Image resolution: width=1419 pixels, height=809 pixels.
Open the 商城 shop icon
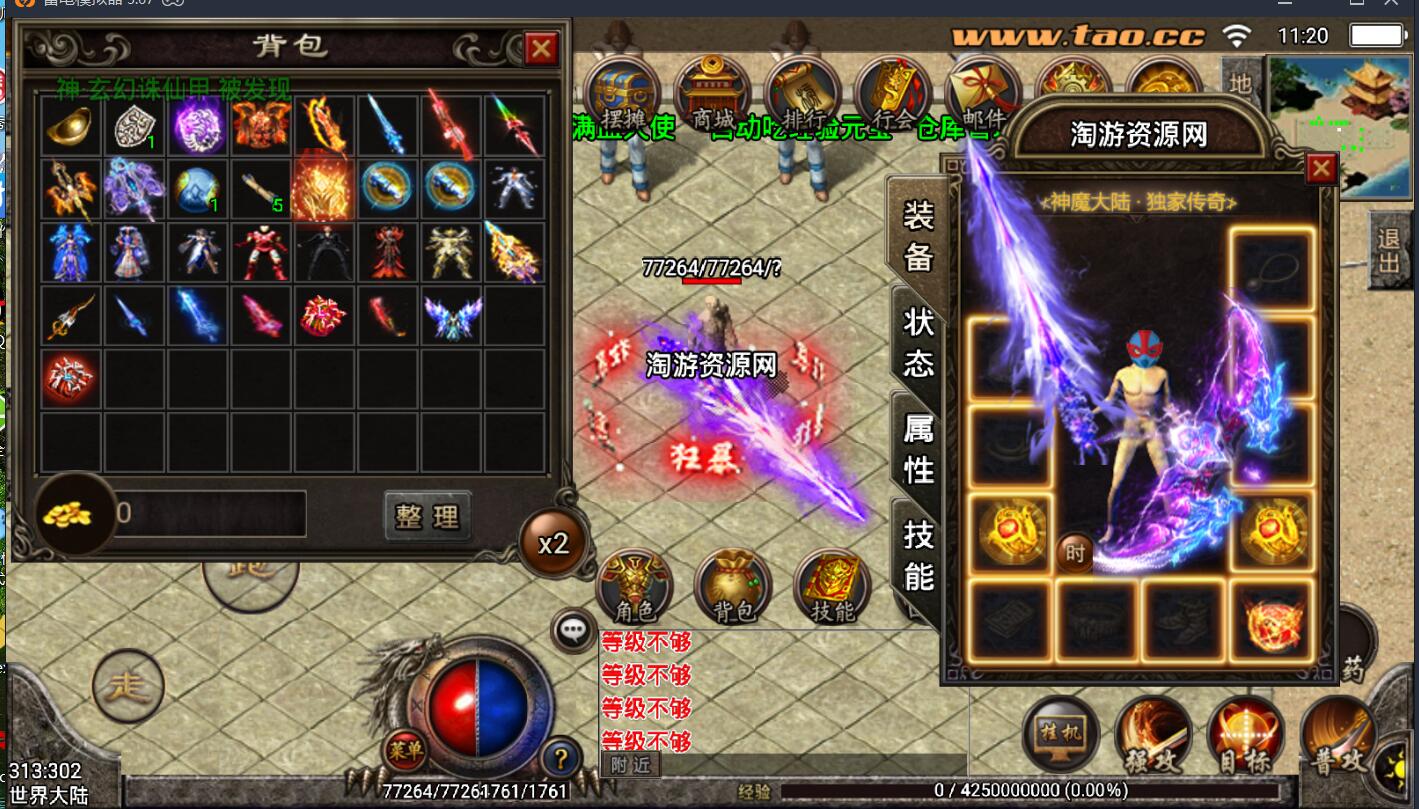pos(713,95)
